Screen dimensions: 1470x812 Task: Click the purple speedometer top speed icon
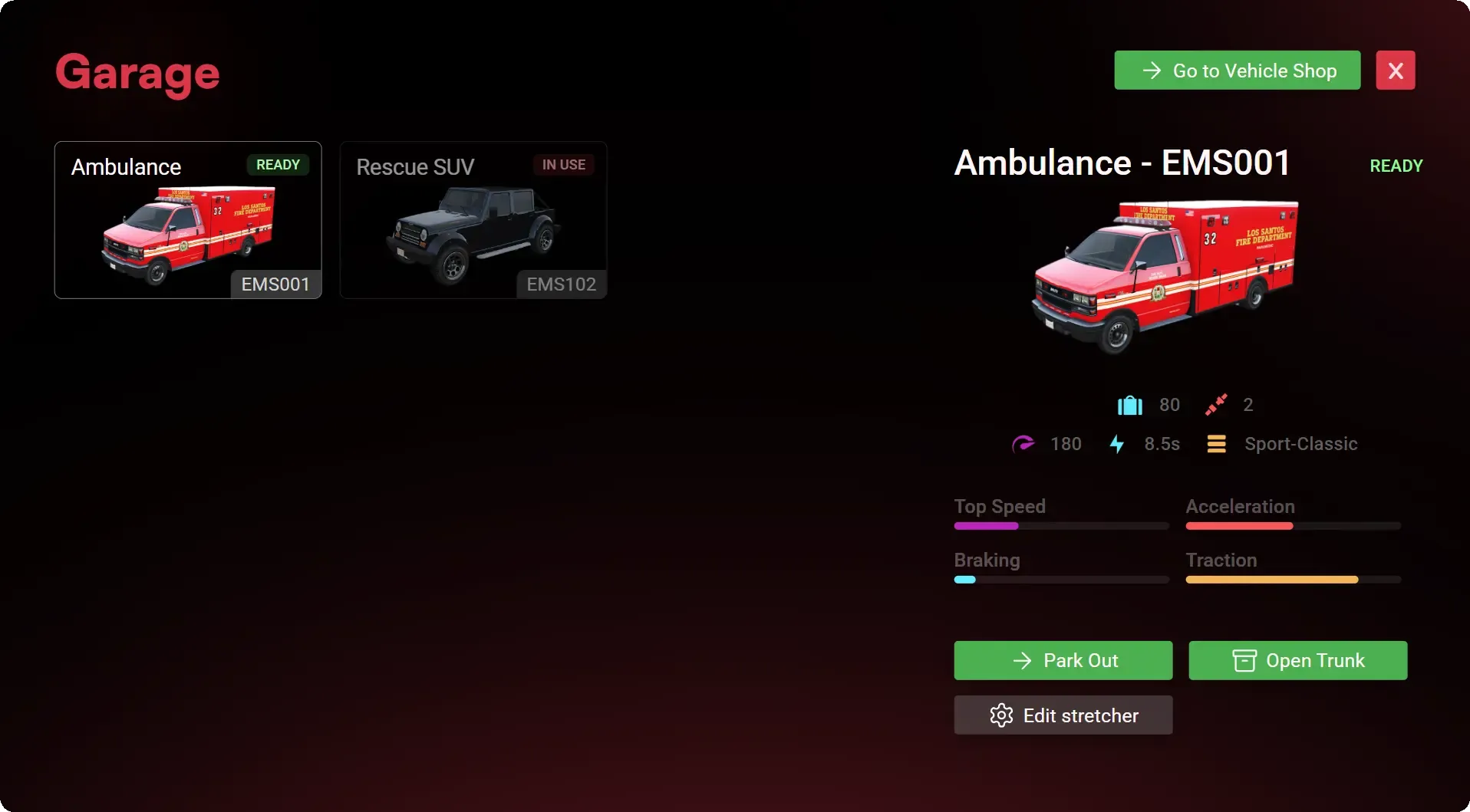coord(1025,444)
